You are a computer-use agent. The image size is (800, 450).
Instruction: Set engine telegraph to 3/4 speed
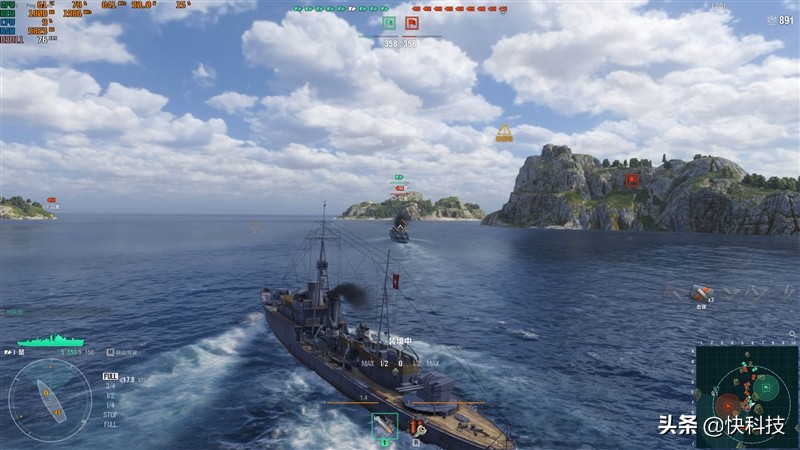(109, 386)
